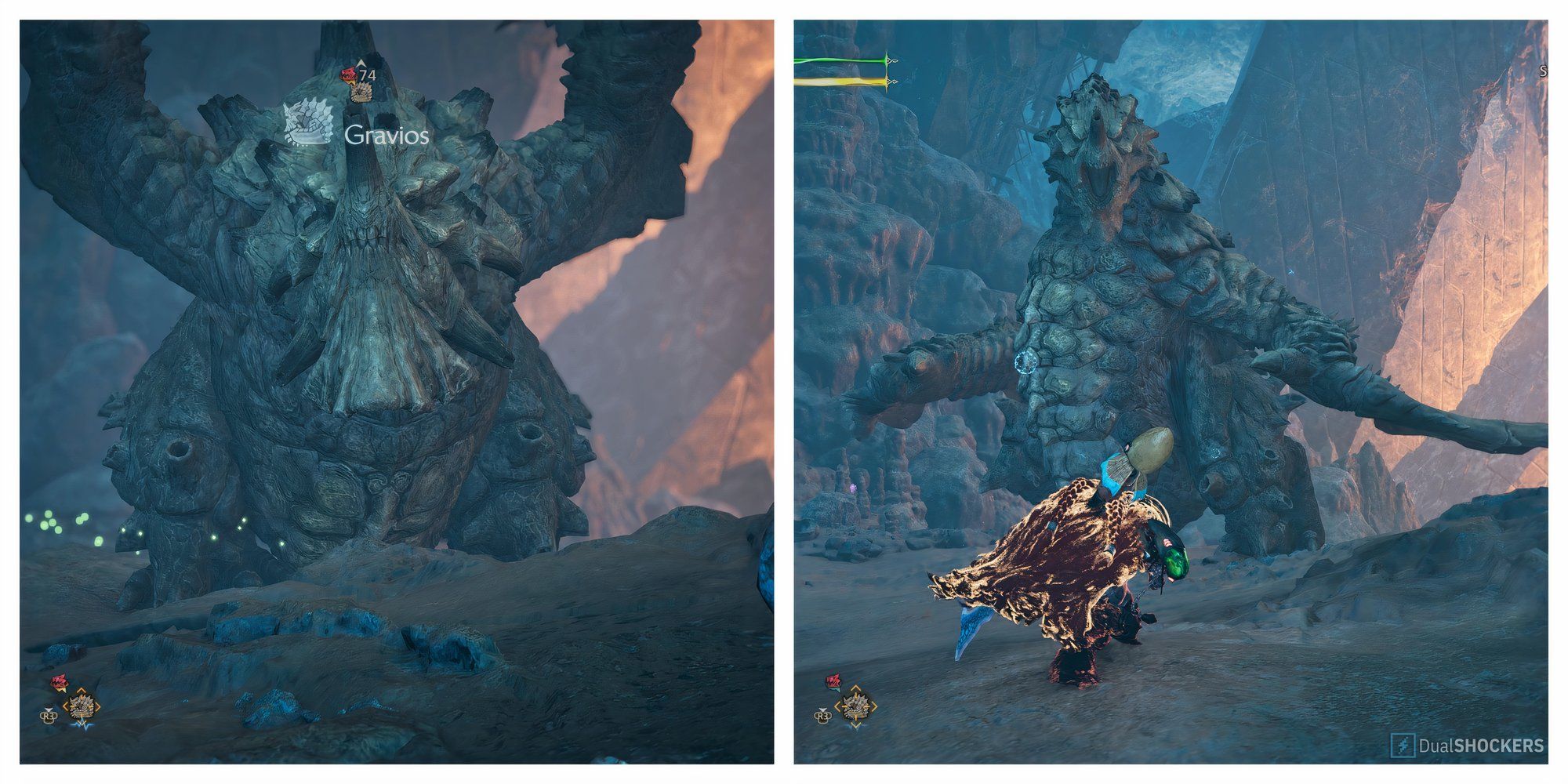The image size is (1568, 784).
Task: Open the left chevron beside the target monster icon
Action: coord(65,708)
